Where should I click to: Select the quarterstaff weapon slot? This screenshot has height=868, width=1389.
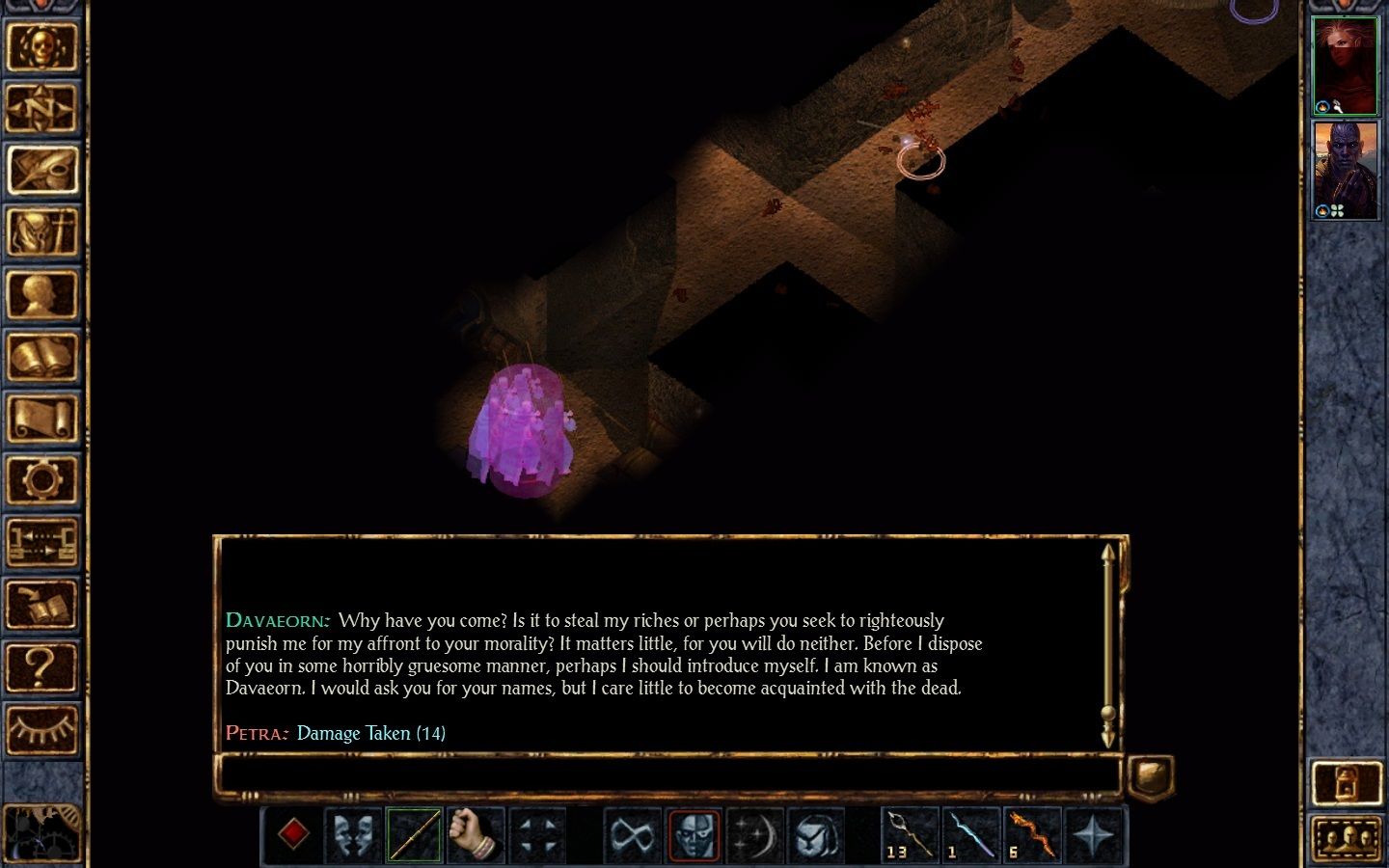414,834
